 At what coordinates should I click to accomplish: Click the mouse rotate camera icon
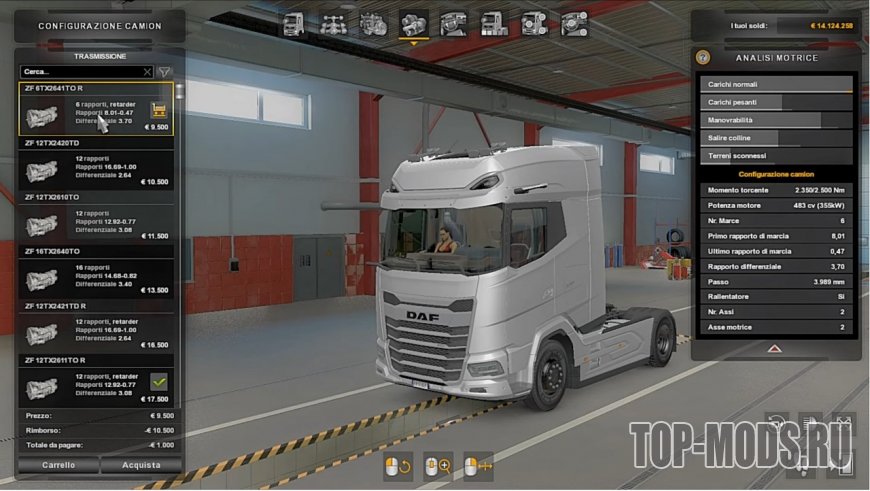coord(398,465)
